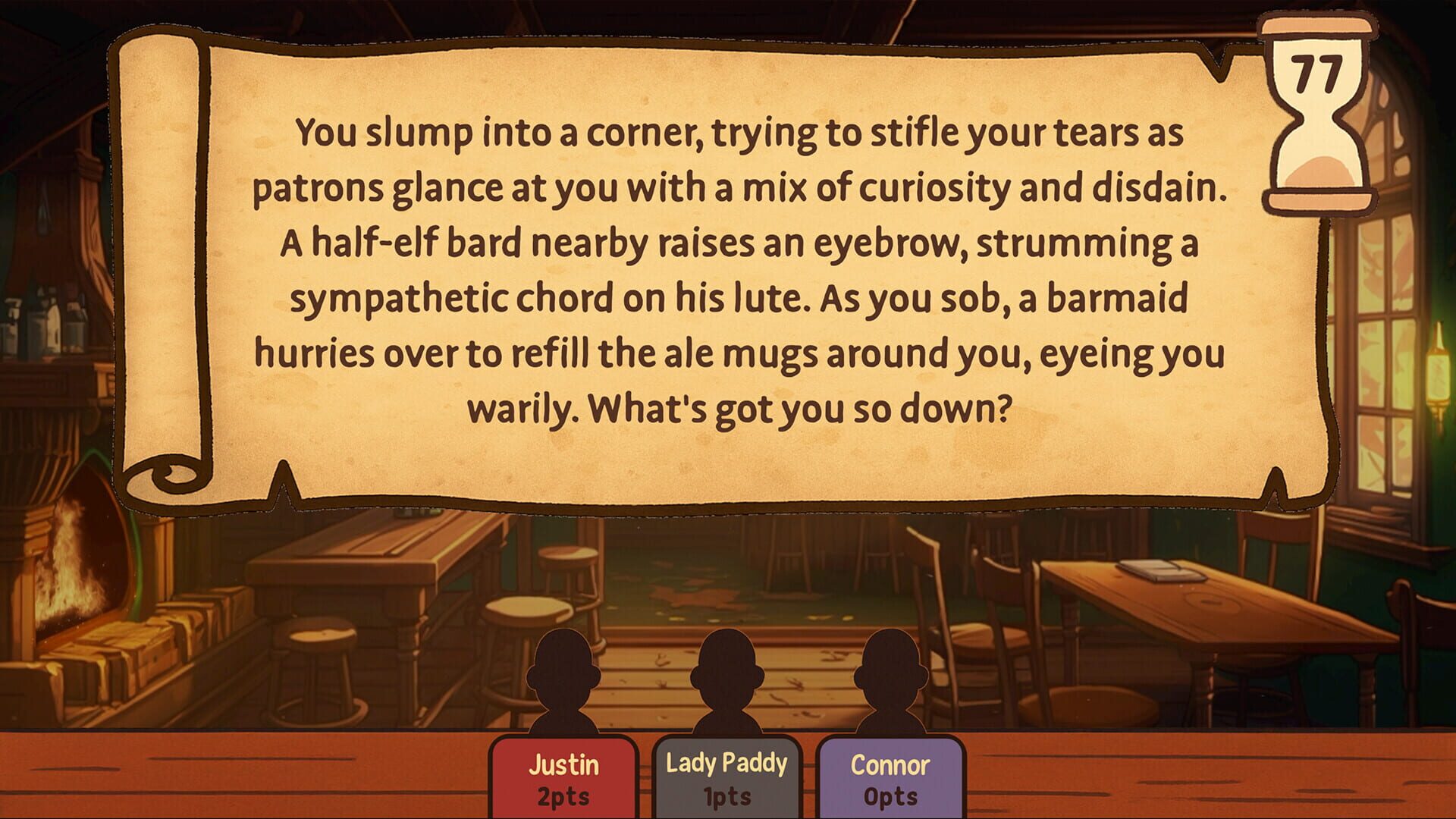Viewport: 1456px width, 819px height.
Task: Click Connor's 0pts score label
Action: 891,795
